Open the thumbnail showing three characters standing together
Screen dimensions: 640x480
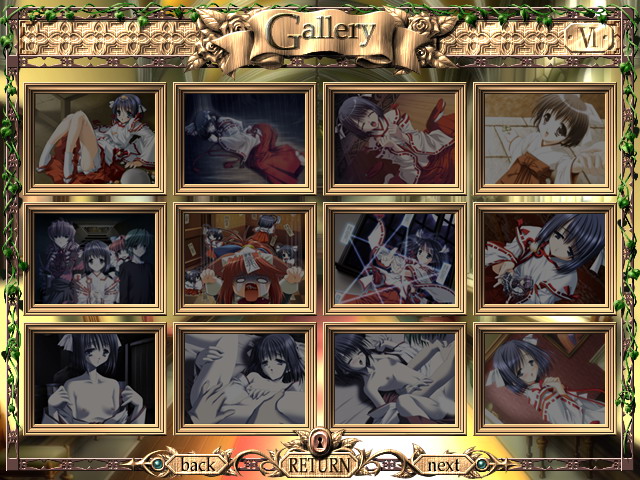tap(95, 258)
